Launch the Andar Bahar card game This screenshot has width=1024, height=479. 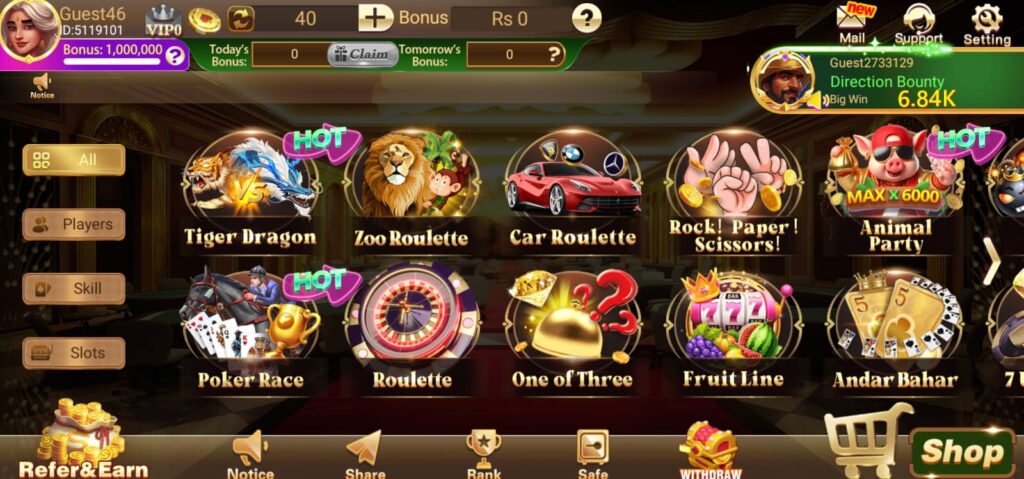pyautogui.click(x=895, y=330)
